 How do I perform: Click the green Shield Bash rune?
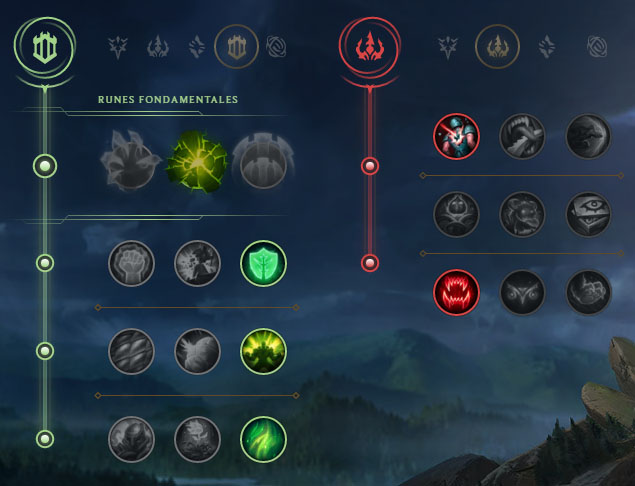point(263,263)
